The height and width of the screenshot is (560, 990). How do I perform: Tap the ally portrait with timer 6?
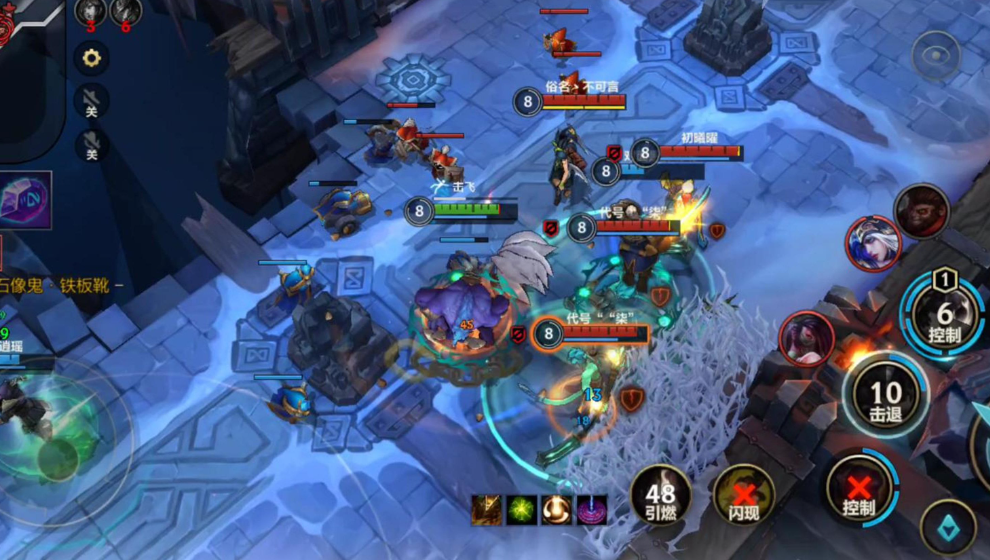[x=125, y=12]
